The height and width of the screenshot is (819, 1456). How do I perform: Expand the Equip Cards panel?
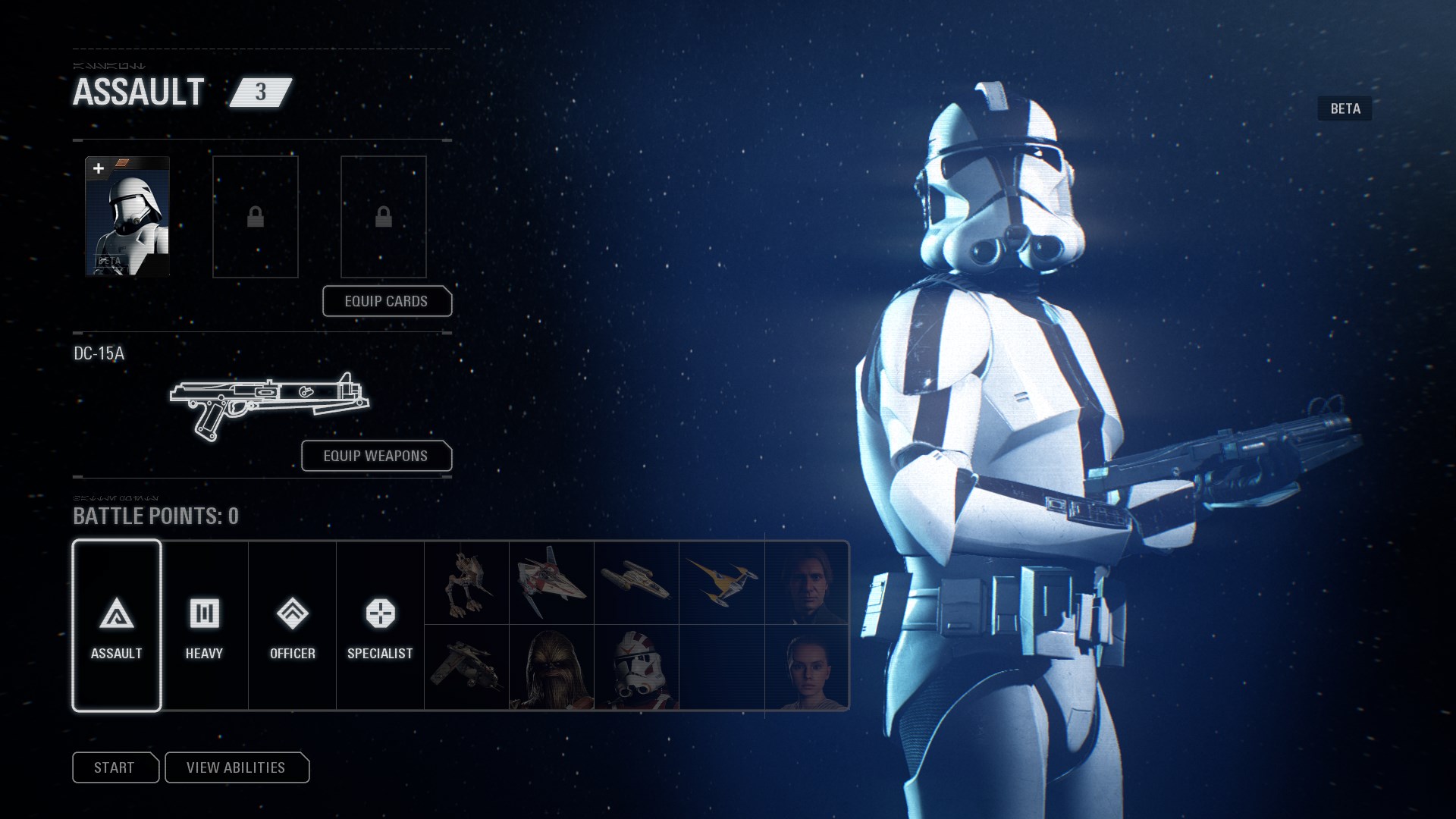(387, 301)
